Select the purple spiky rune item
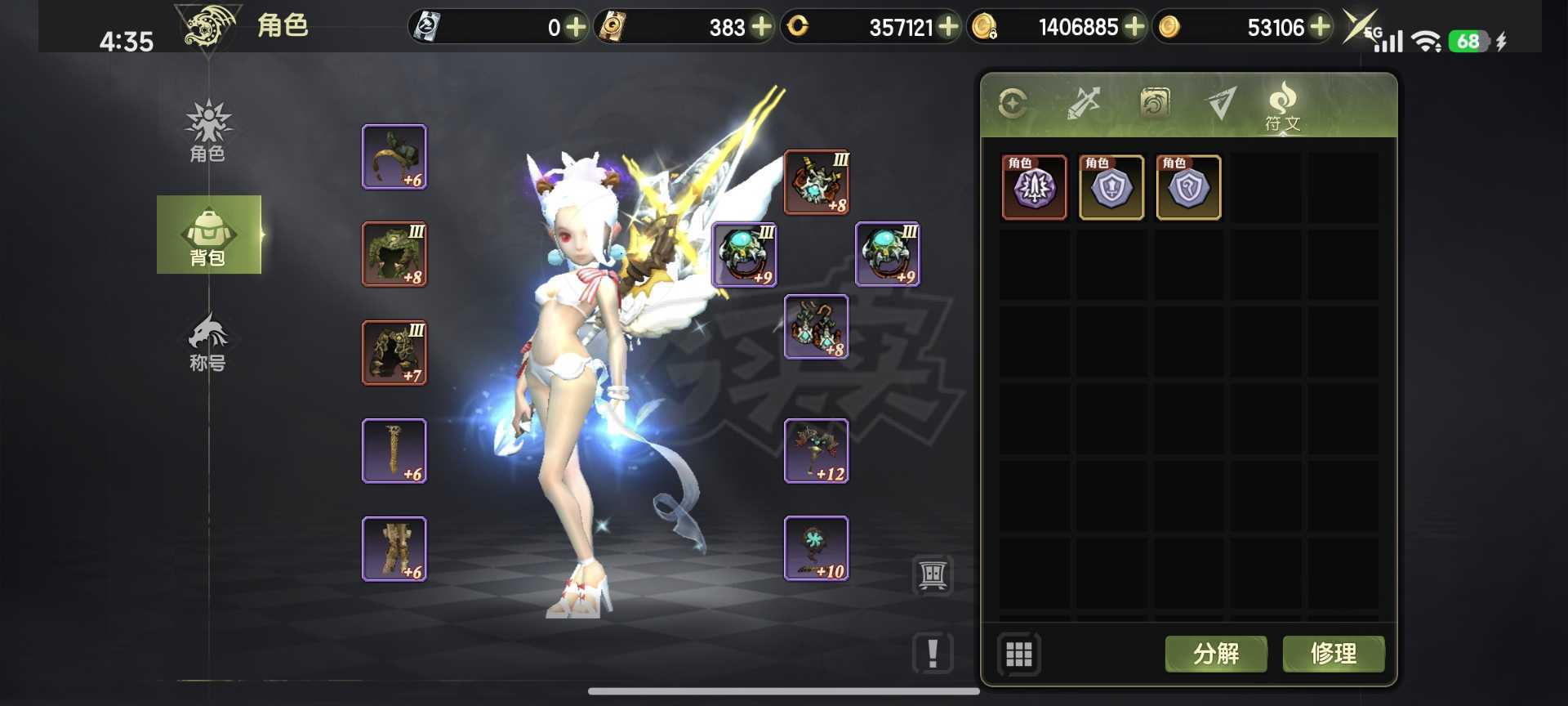 click(1034, 188)
